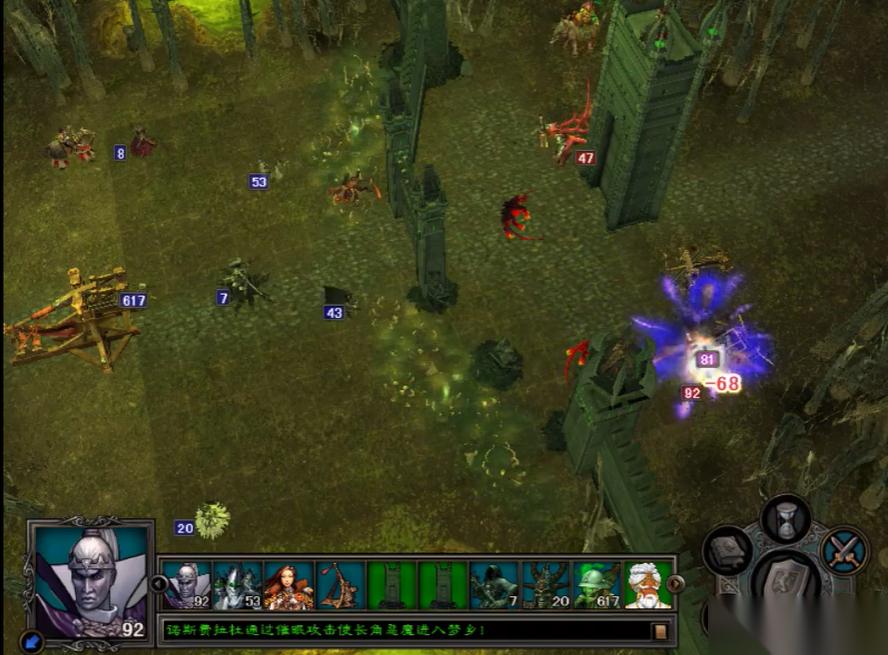This screenshot has width=888, height=655.
Task: Select the ballista icon in the turn queue
Action: tap(340, 585)
